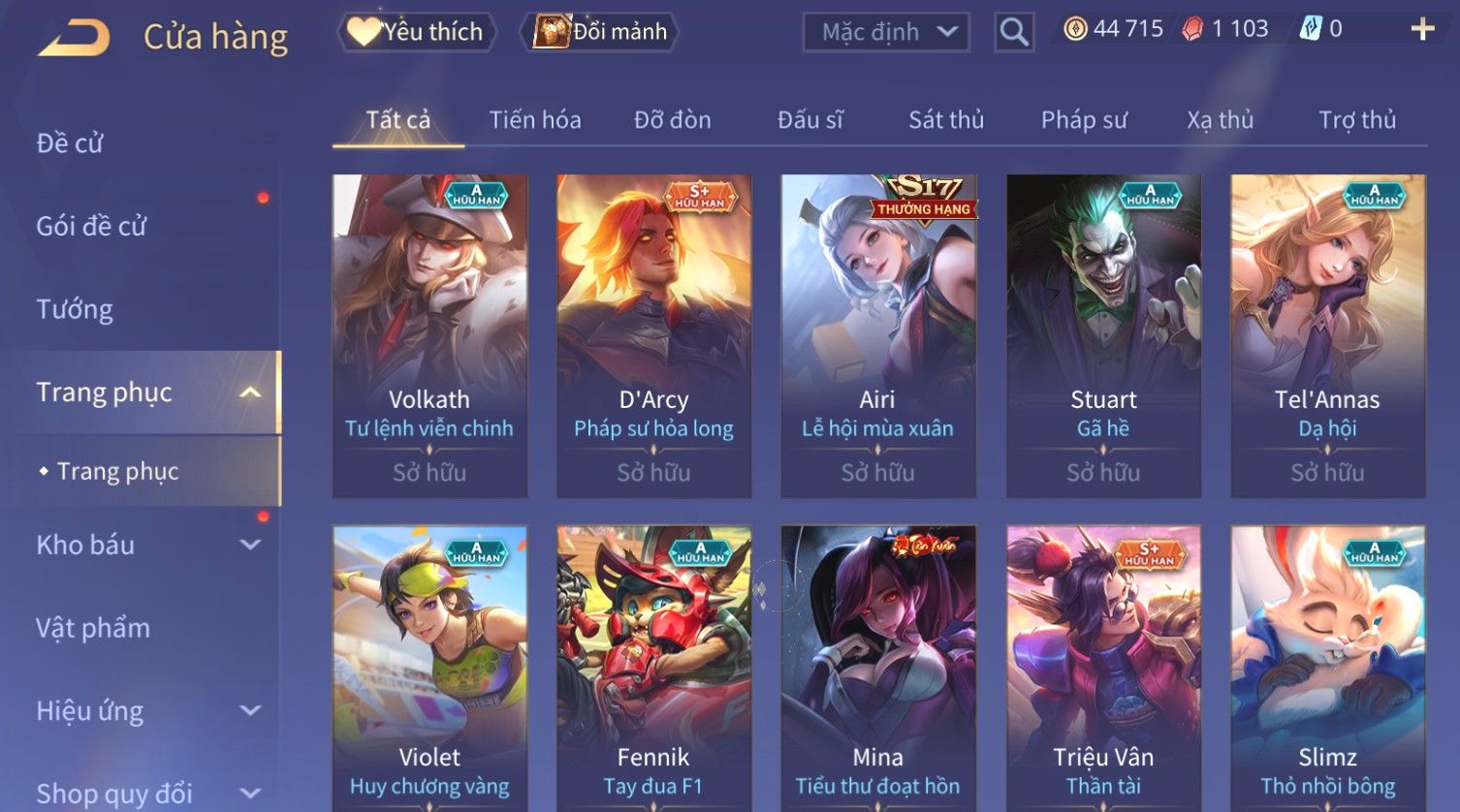Viewport: 1460px width, 812px height.
Task: Show the Sát thủ skins tab
Action: 945,120
